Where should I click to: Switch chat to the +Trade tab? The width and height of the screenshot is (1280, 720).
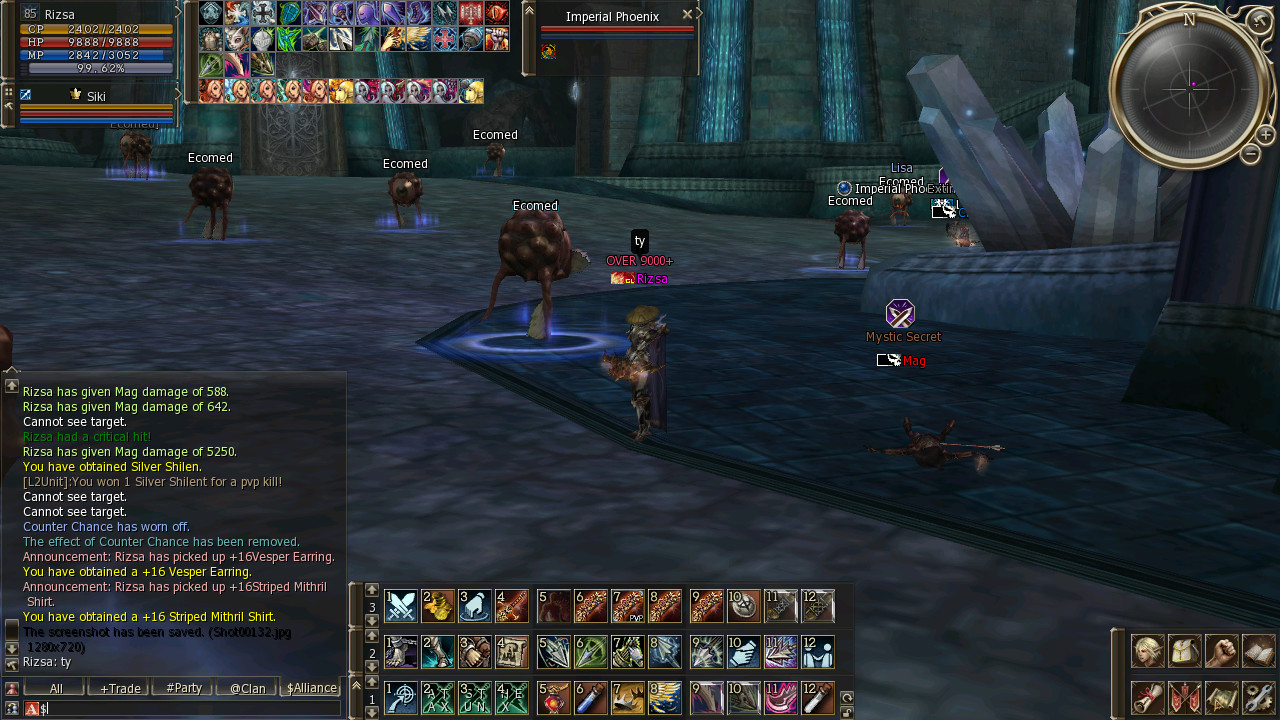[119, 688]
